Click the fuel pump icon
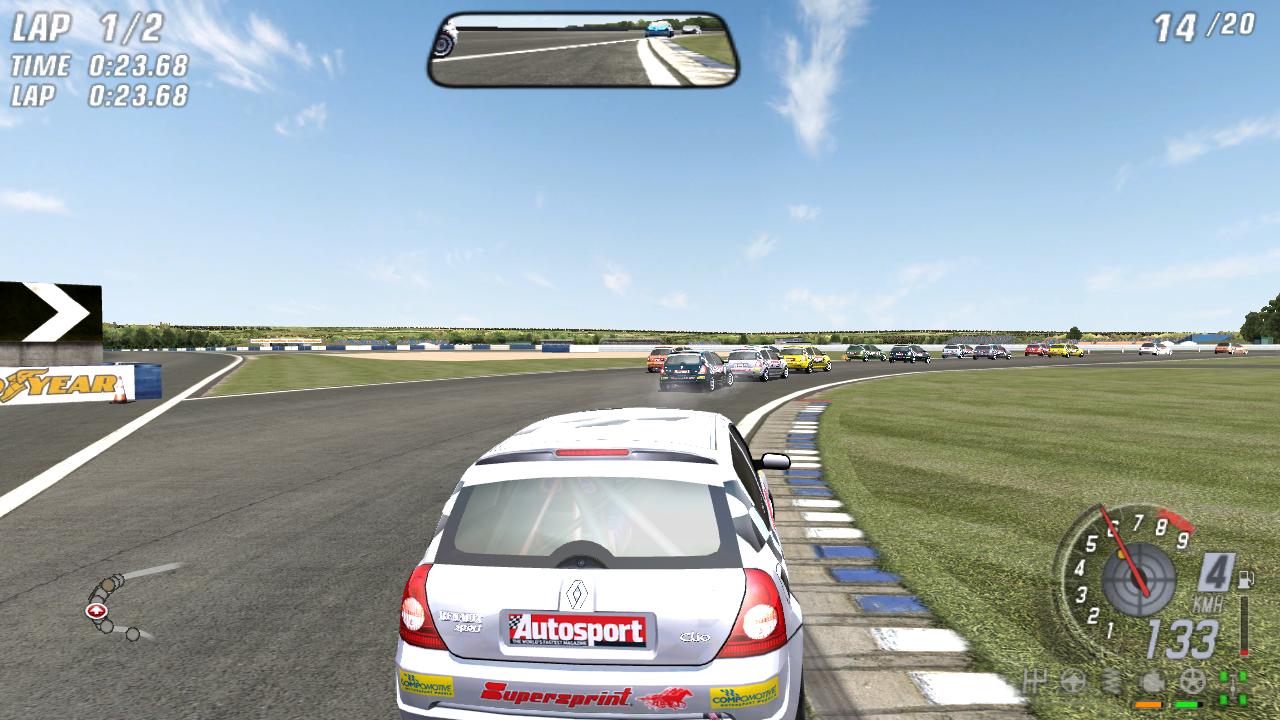Image resolution: width=1280 pixels, height=720 pixels. click(x=1247, y=578)
